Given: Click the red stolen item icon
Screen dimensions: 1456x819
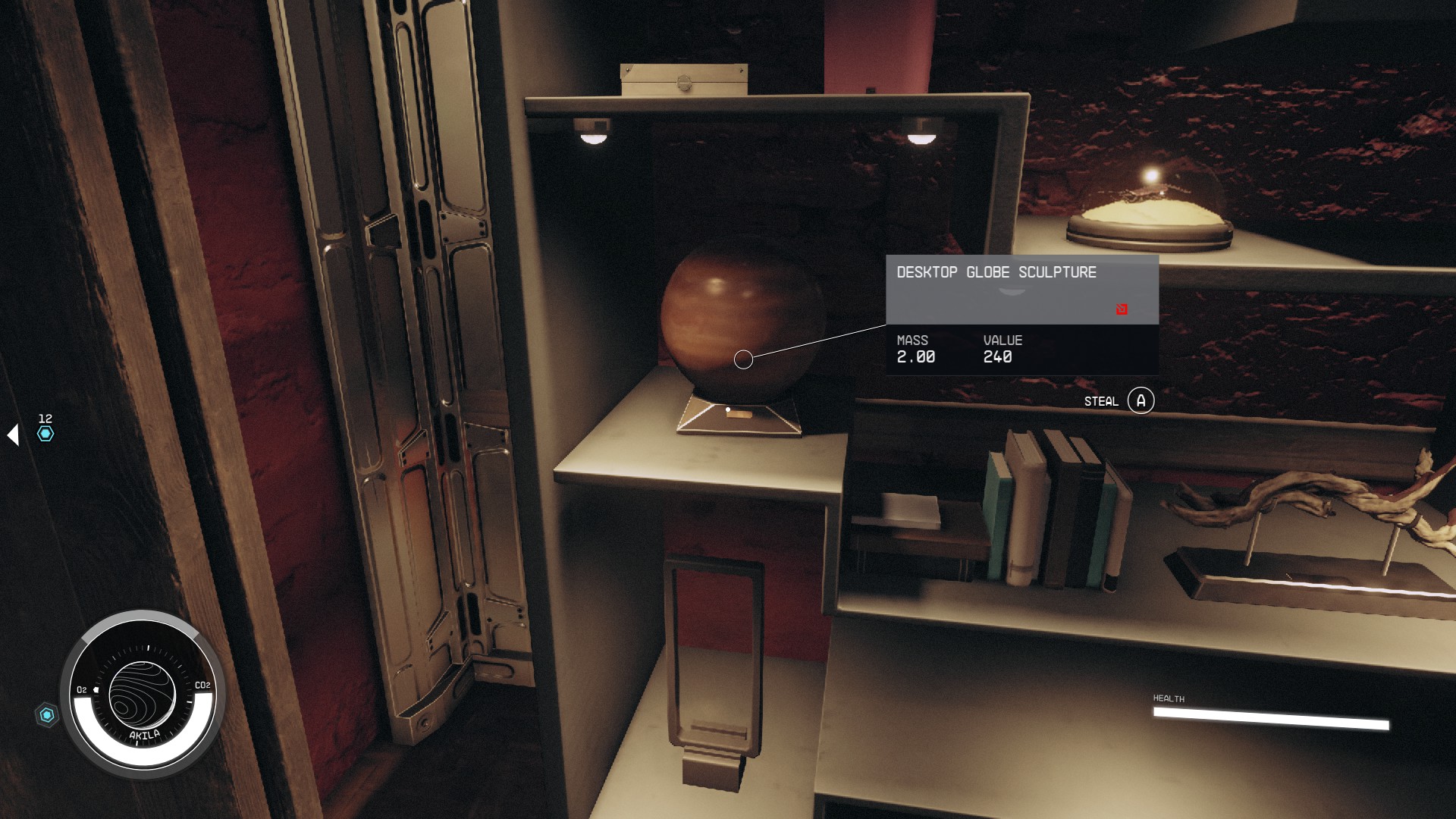Looking at the screenshot, I should 1120,308.
